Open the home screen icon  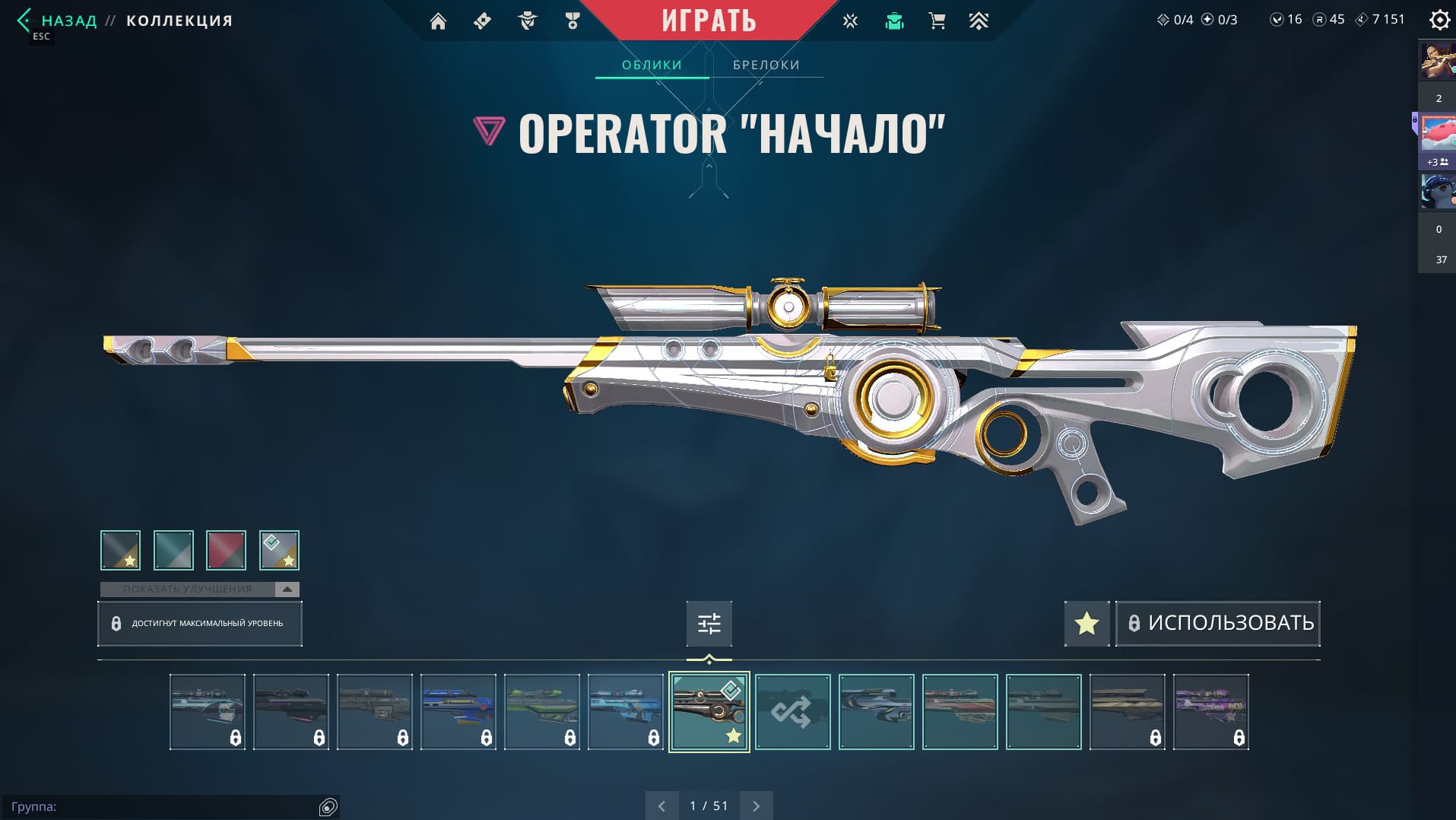coord(438,21)
